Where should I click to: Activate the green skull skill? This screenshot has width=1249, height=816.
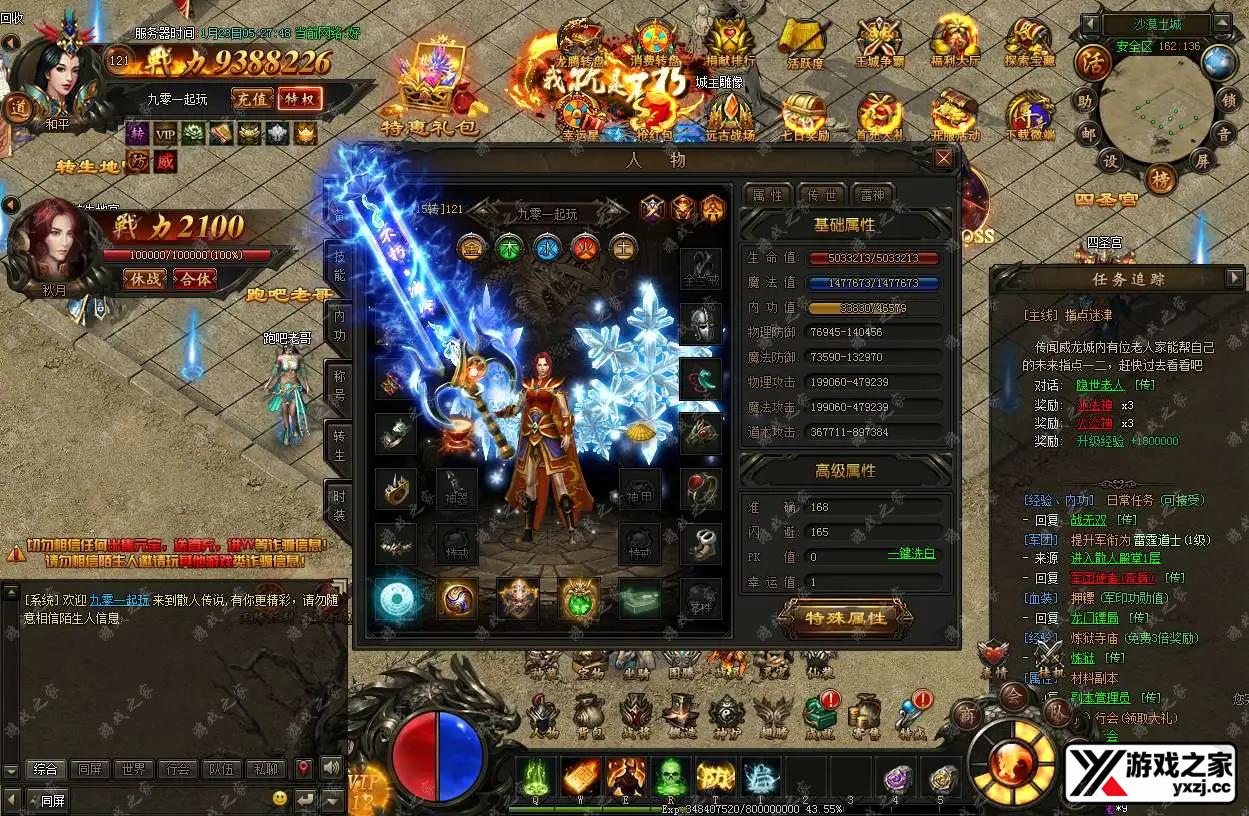[x=669, y=776]
